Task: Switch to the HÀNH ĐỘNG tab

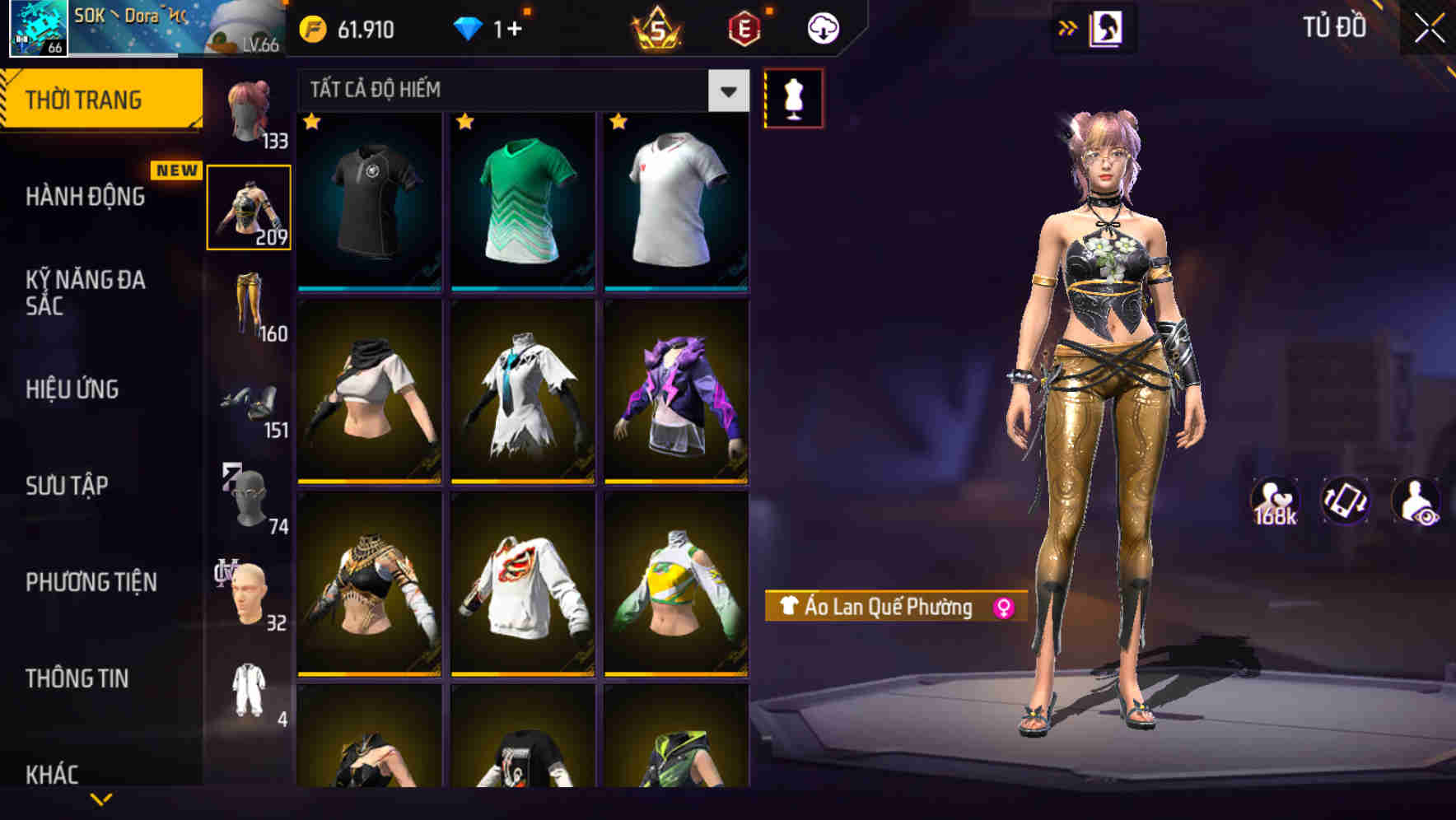Action: [x=86, y=197]
